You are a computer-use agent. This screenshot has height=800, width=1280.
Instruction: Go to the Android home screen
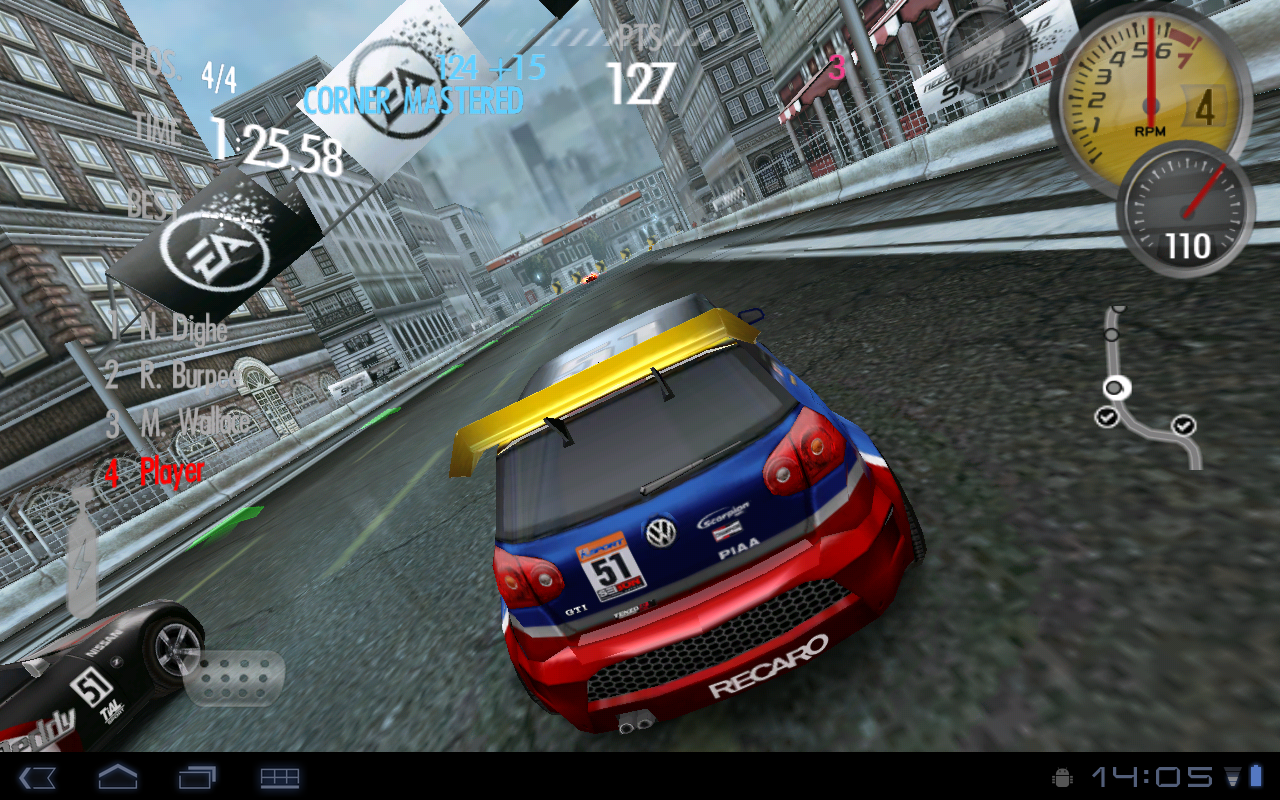117,777
